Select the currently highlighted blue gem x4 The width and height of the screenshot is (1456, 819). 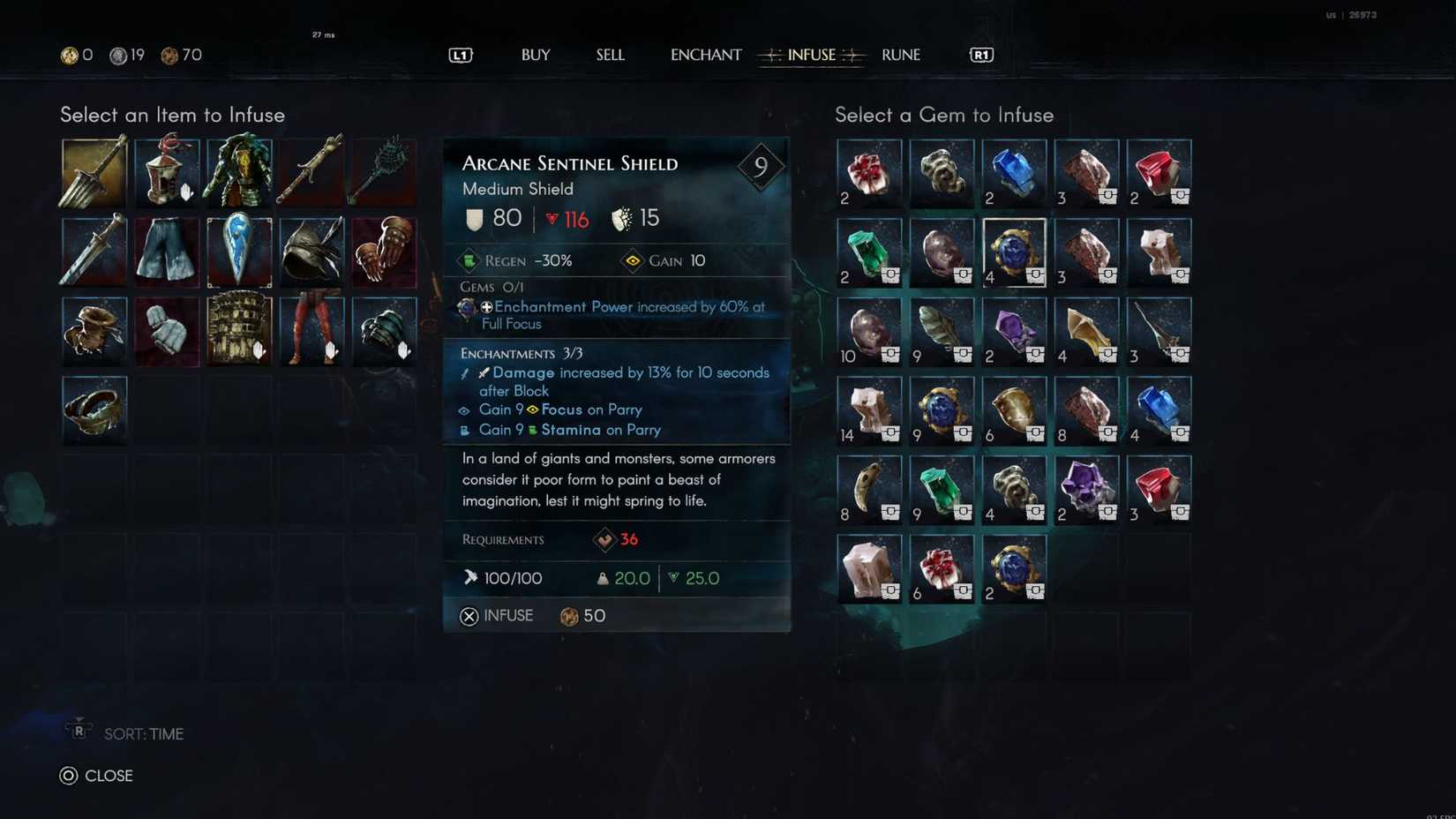pyautogui.click(x=1014, y=252)
